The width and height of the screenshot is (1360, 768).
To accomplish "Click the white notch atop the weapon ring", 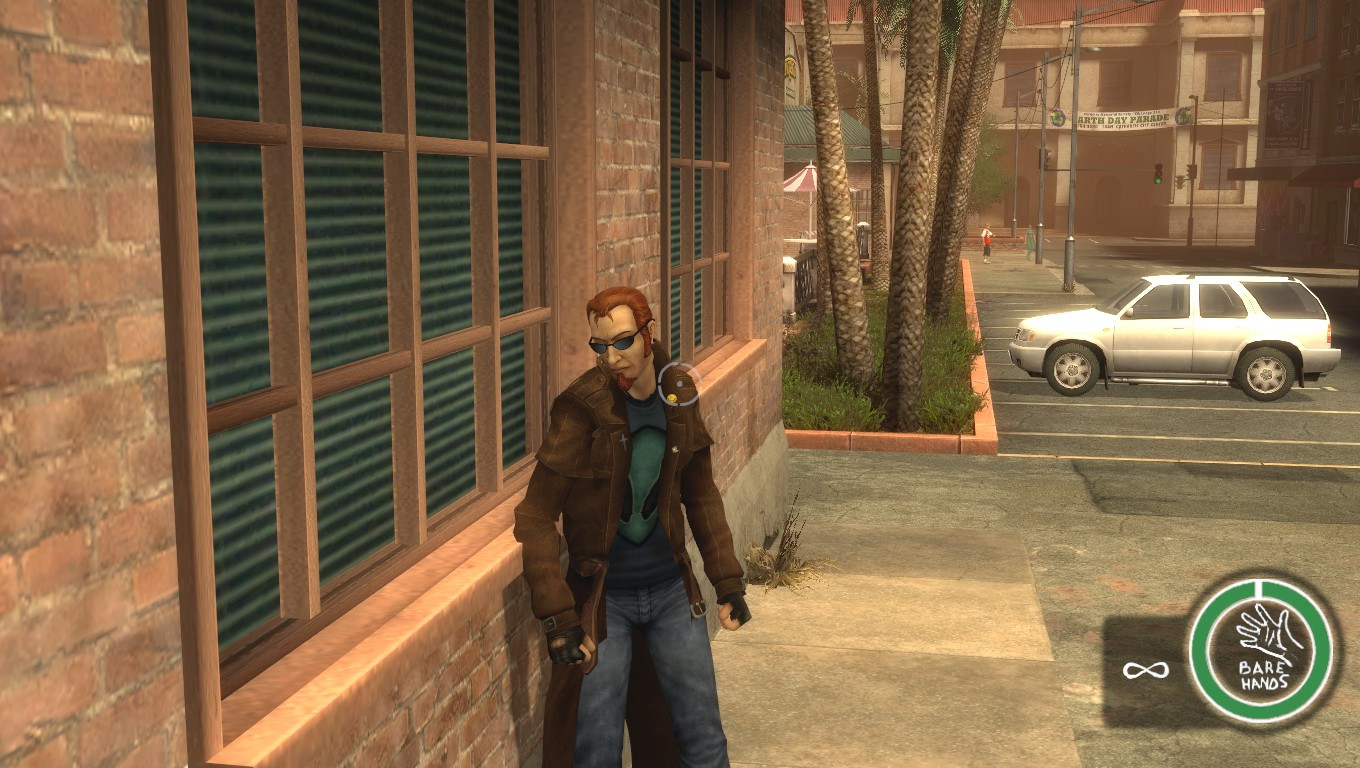I will [x=1256, y=587].
